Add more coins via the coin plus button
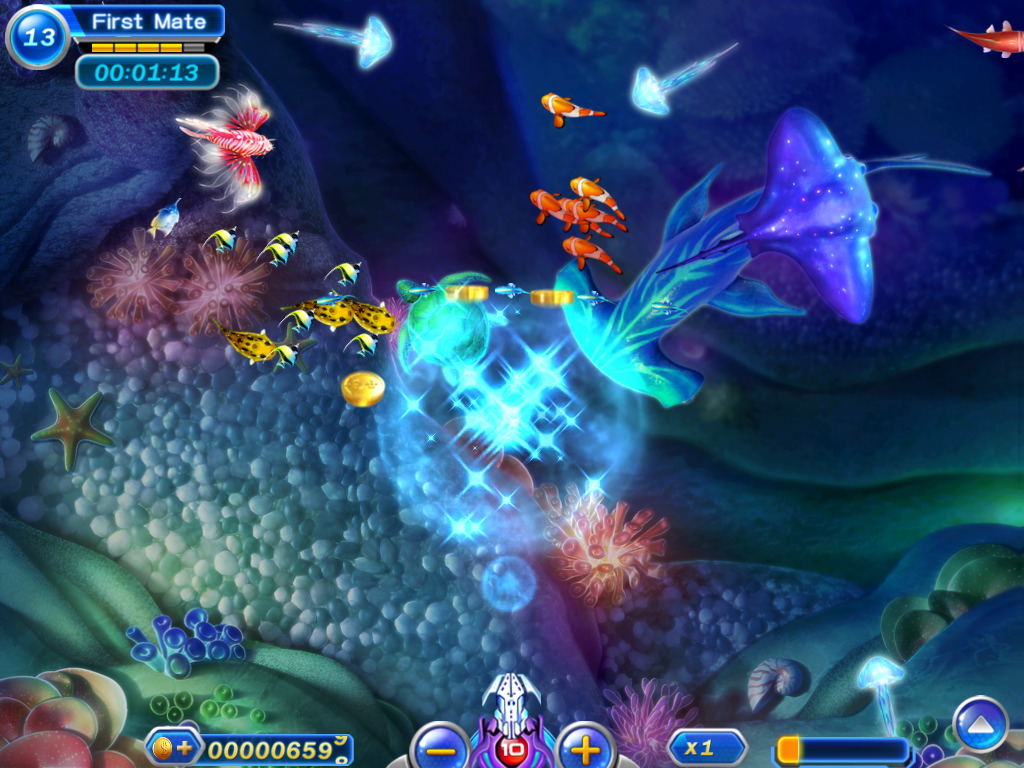The width and height of the screenshot is (1024, 768). coord(174,748)
